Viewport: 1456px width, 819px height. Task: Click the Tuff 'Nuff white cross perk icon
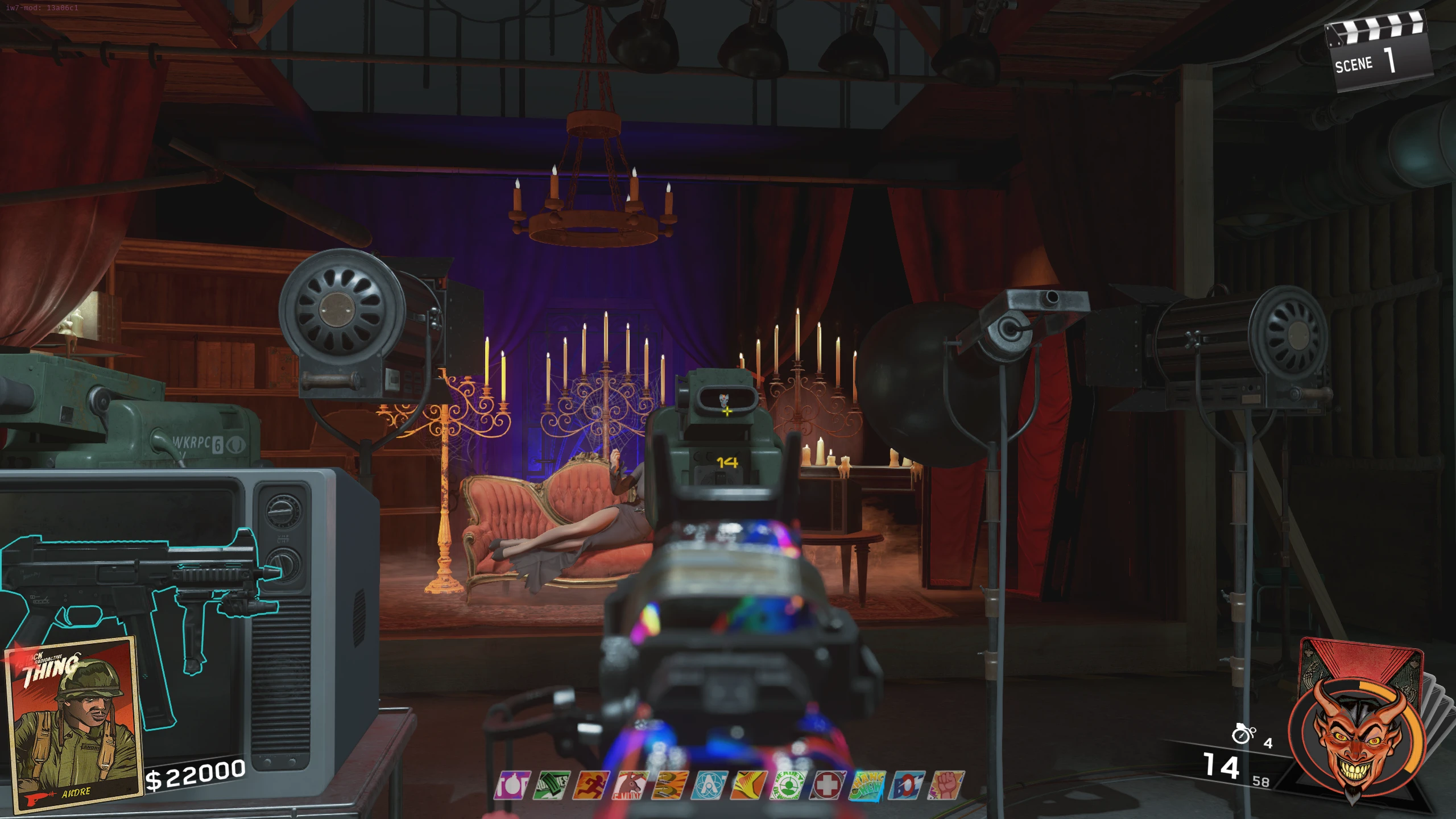tap(828, 785)
